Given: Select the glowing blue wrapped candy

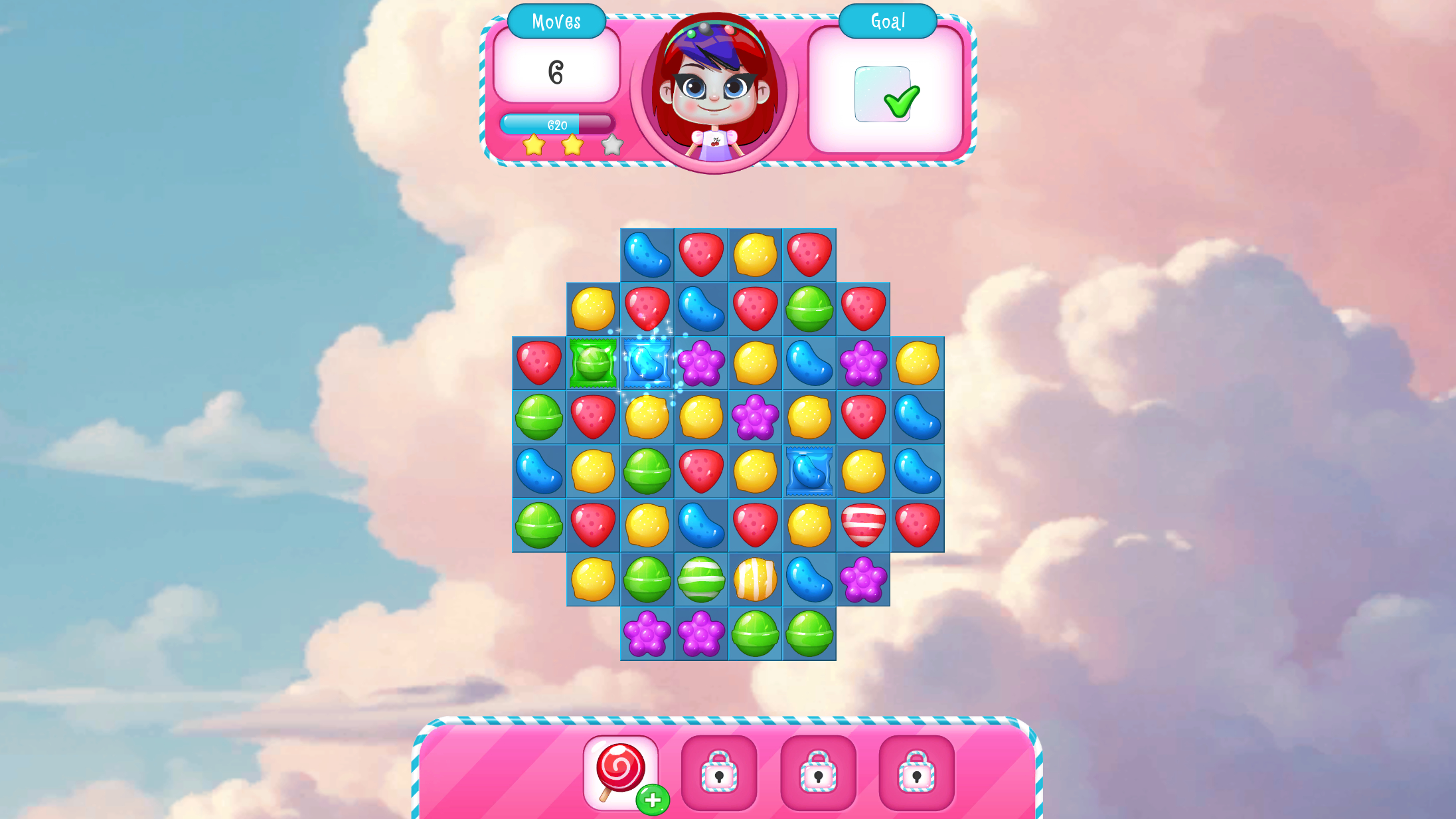Looking at the screenshot, I should [647, 363].
